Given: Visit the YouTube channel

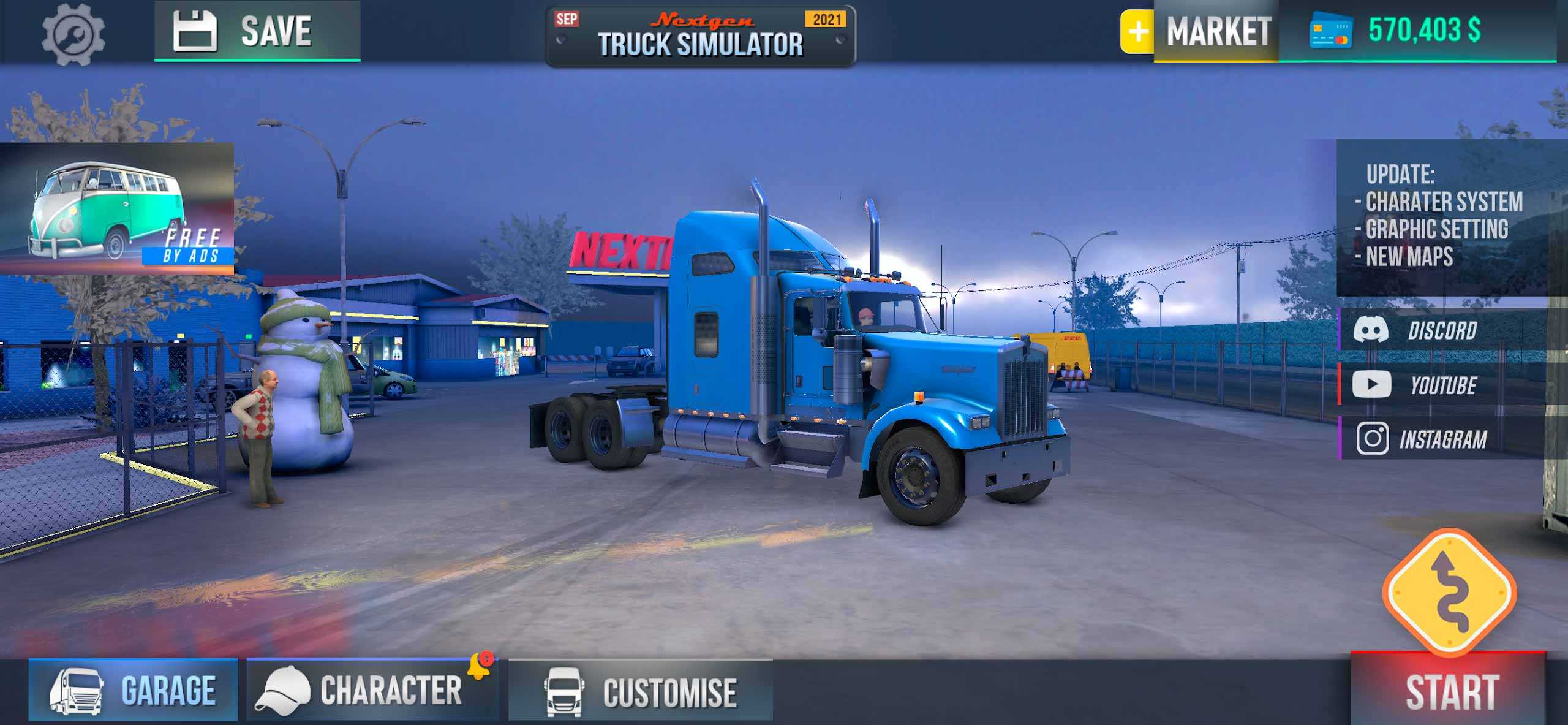Looking at the screenshot, I should [1442, 385].
